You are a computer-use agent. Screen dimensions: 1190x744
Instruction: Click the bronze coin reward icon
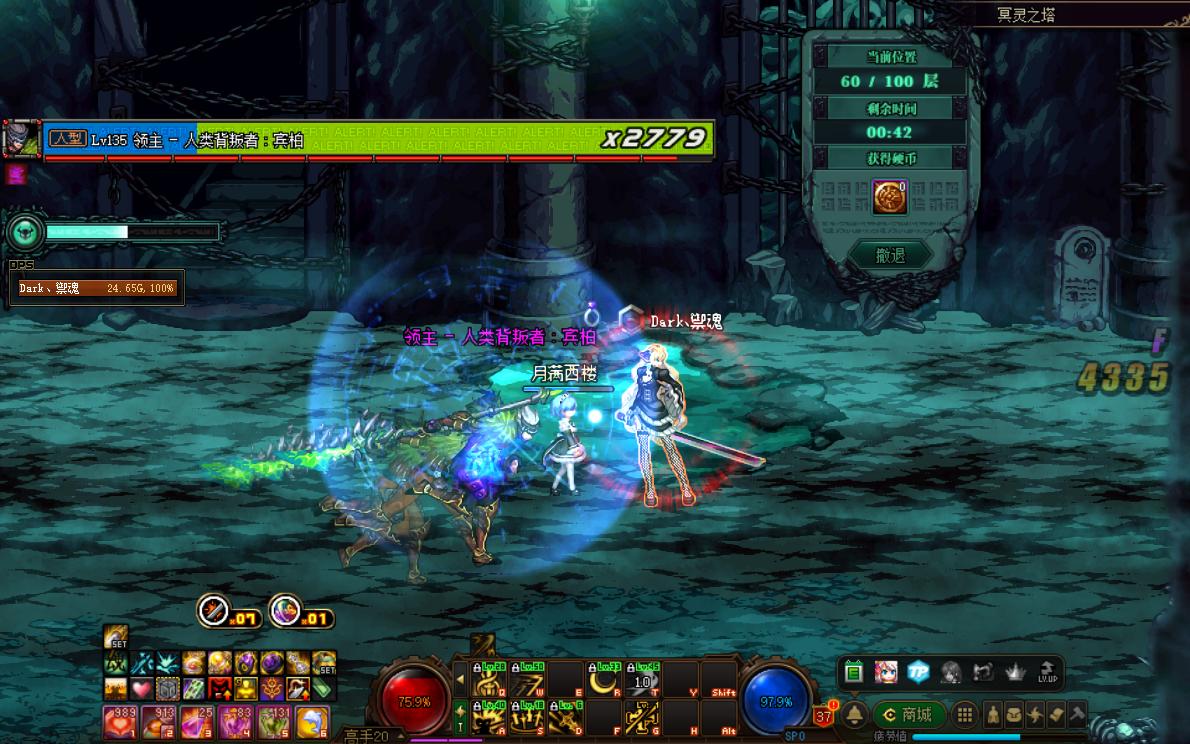point(889,197)
